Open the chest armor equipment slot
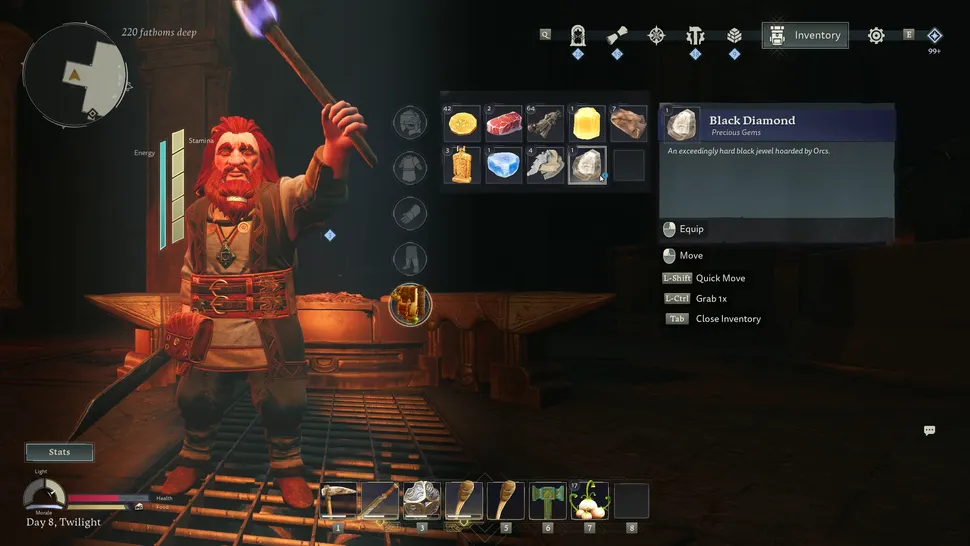The width and height of the screenshot is (970, 546). (410, 167)
